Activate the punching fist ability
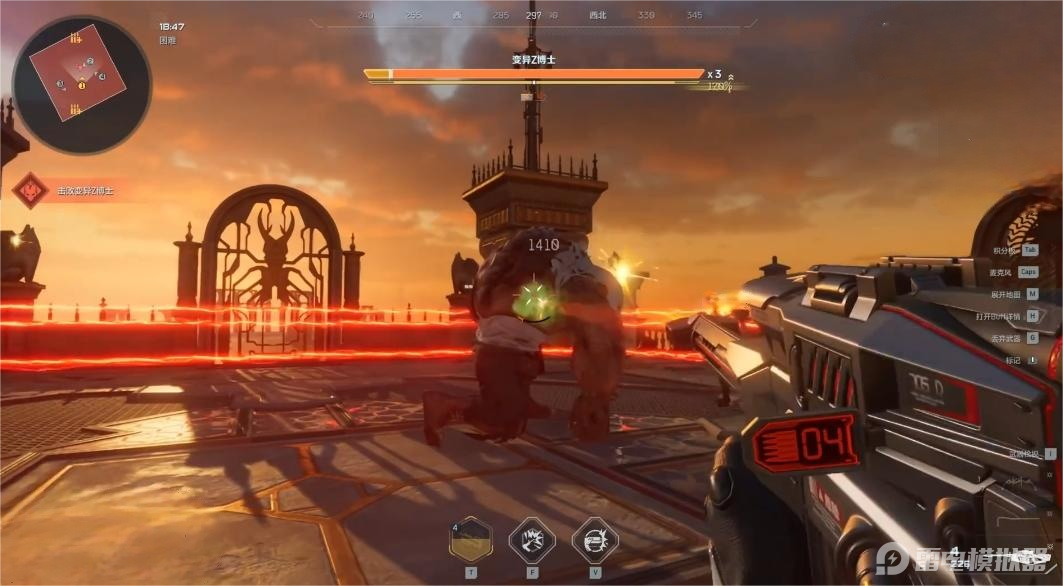The height and width of the screenshot is (586, 1063). [532, 540]
